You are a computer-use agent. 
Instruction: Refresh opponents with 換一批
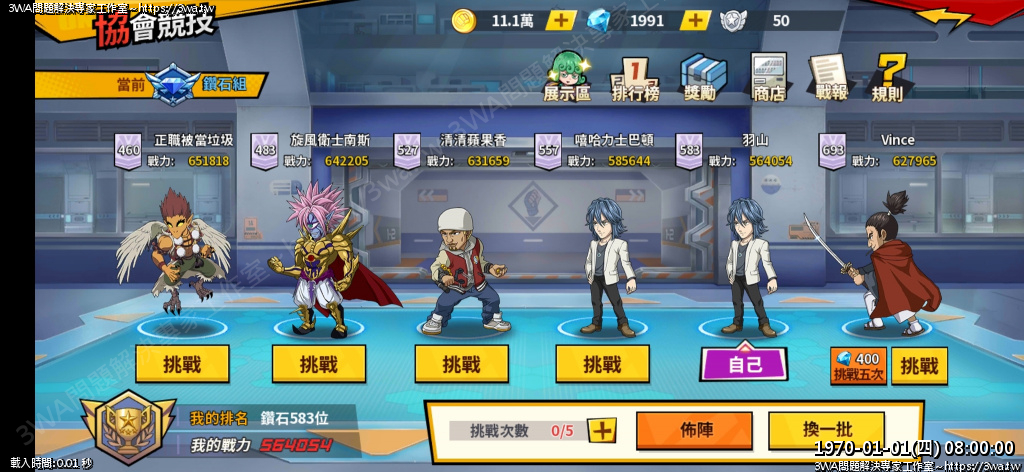coord(826,430)
